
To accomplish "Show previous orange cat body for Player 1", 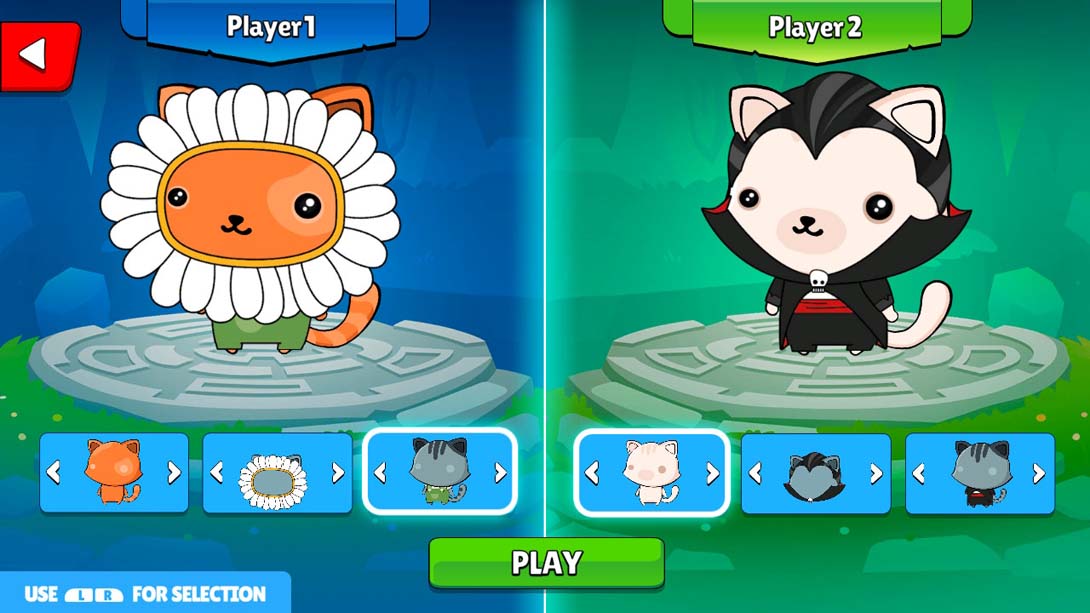I will click(54, 473).
